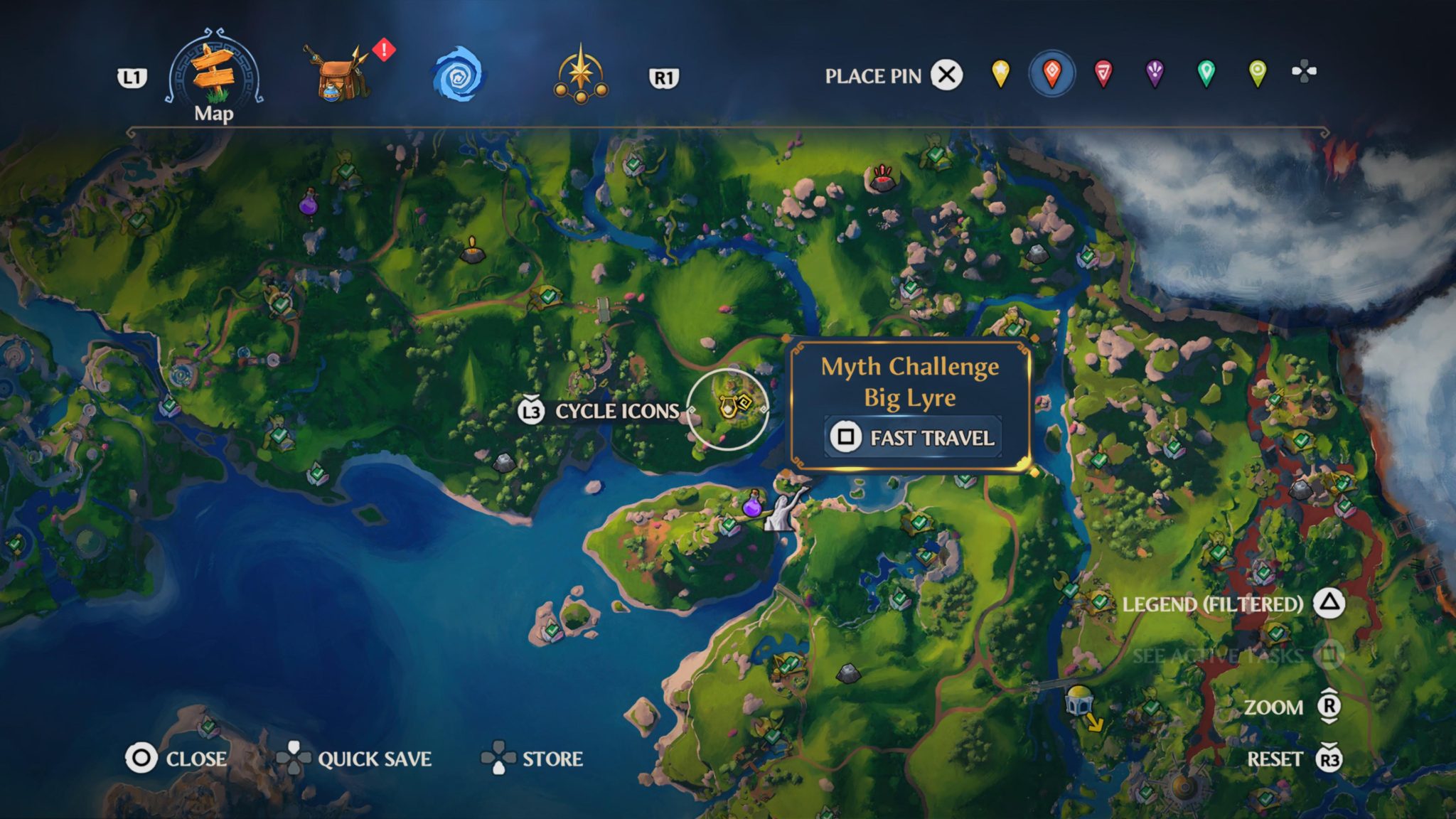
Task: Select the yellow star map pin
Action: pos(1000,73)
